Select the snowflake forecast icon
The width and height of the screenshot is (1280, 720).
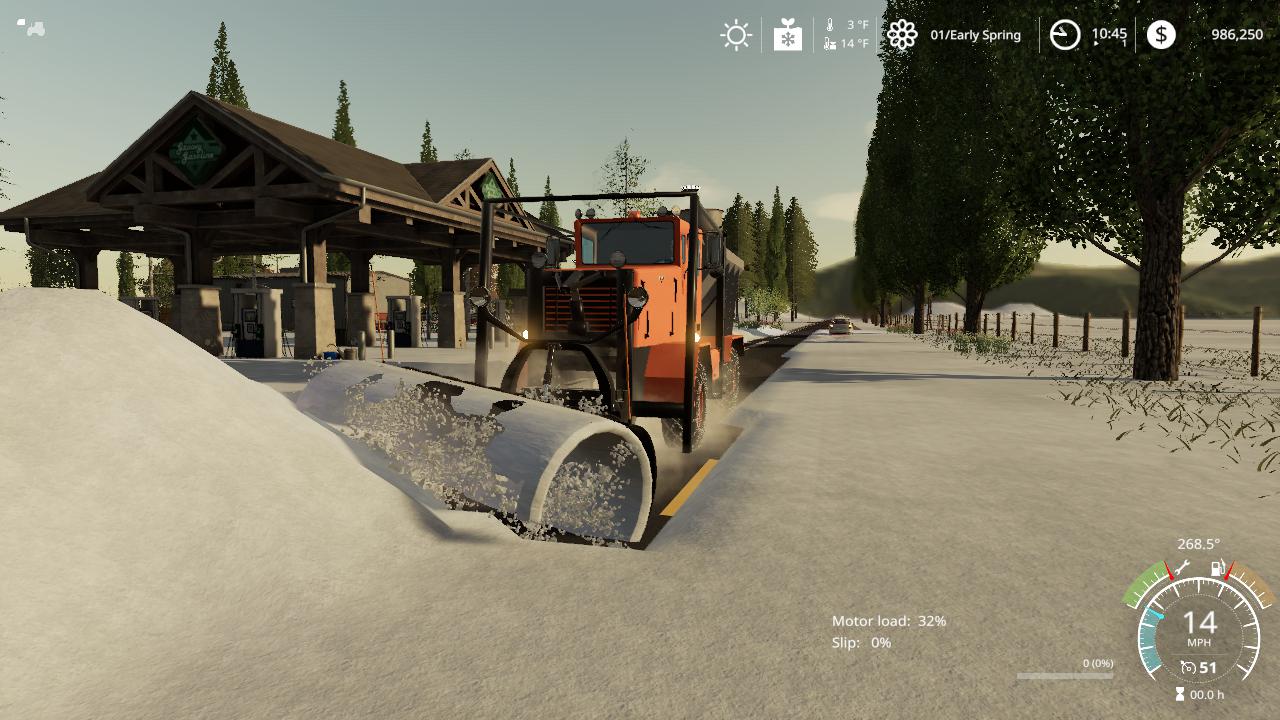[x=788, y=35]
